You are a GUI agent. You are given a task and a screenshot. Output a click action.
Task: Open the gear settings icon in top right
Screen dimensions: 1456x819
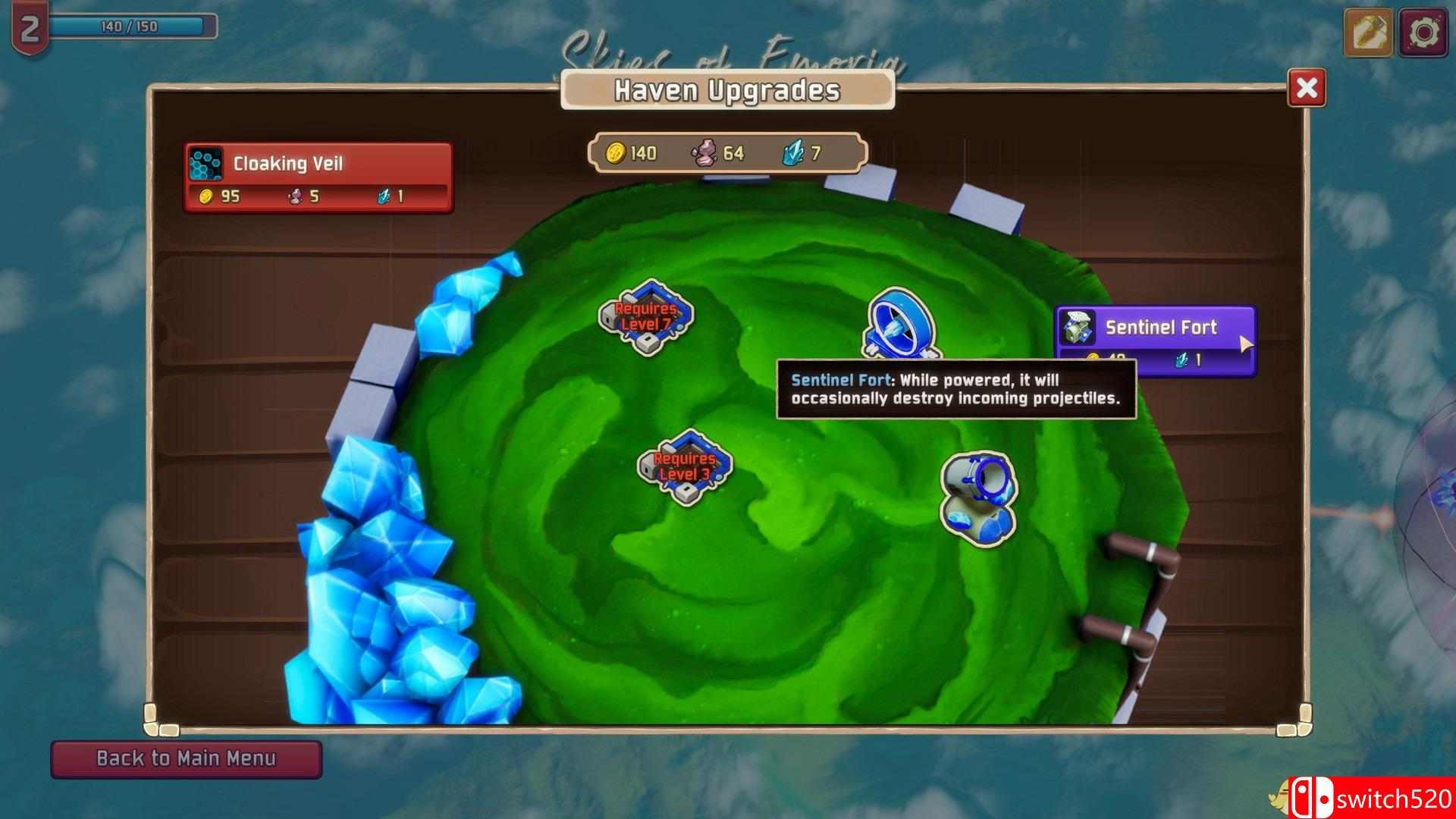[1423, 32]
